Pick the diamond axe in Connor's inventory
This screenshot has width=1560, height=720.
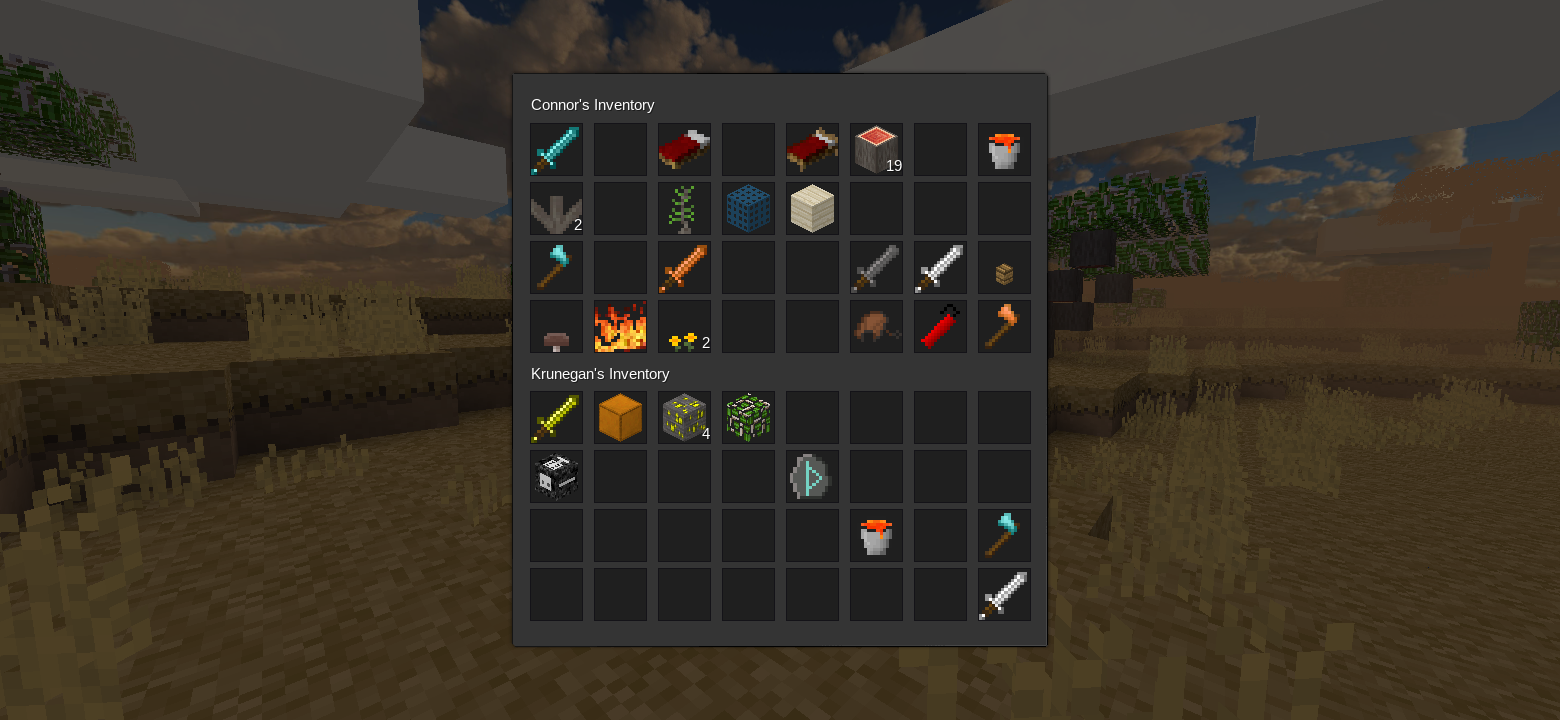click(556, 268)
